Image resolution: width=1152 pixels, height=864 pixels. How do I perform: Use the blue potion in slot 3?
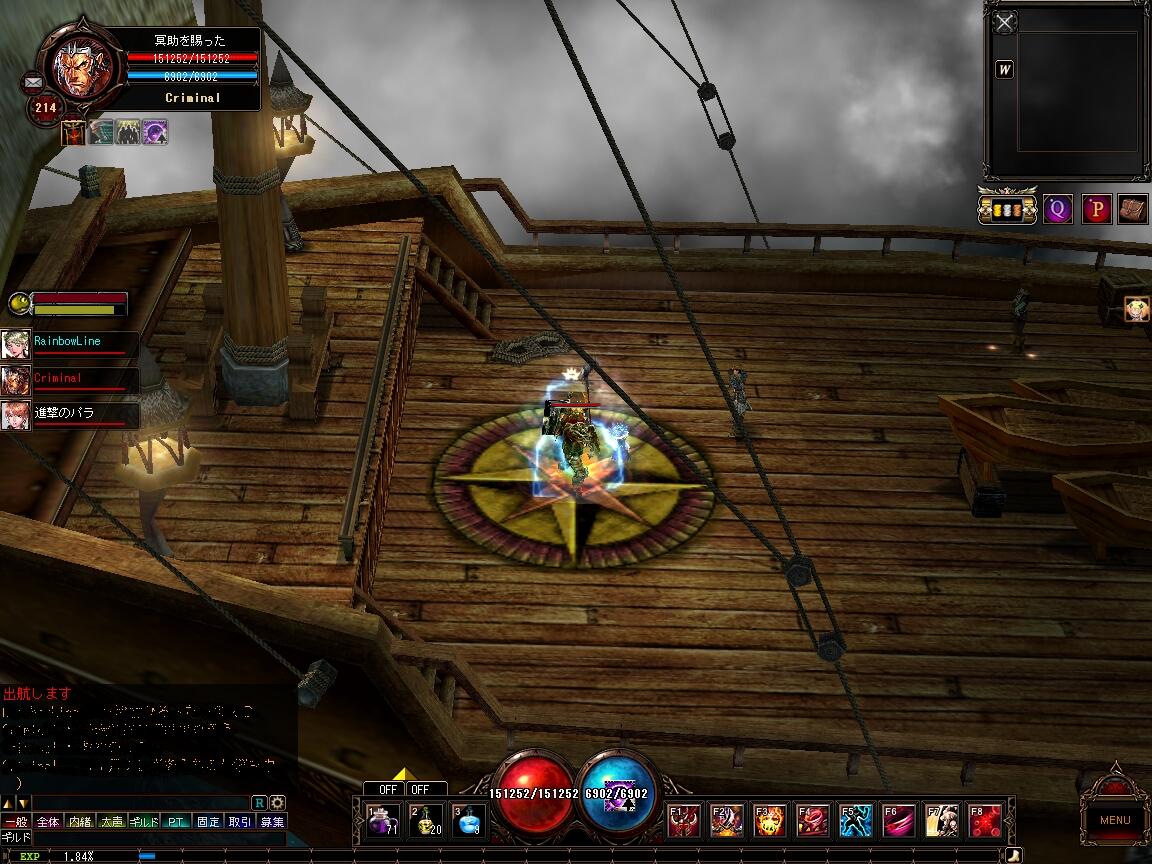[x=468, y=820]
